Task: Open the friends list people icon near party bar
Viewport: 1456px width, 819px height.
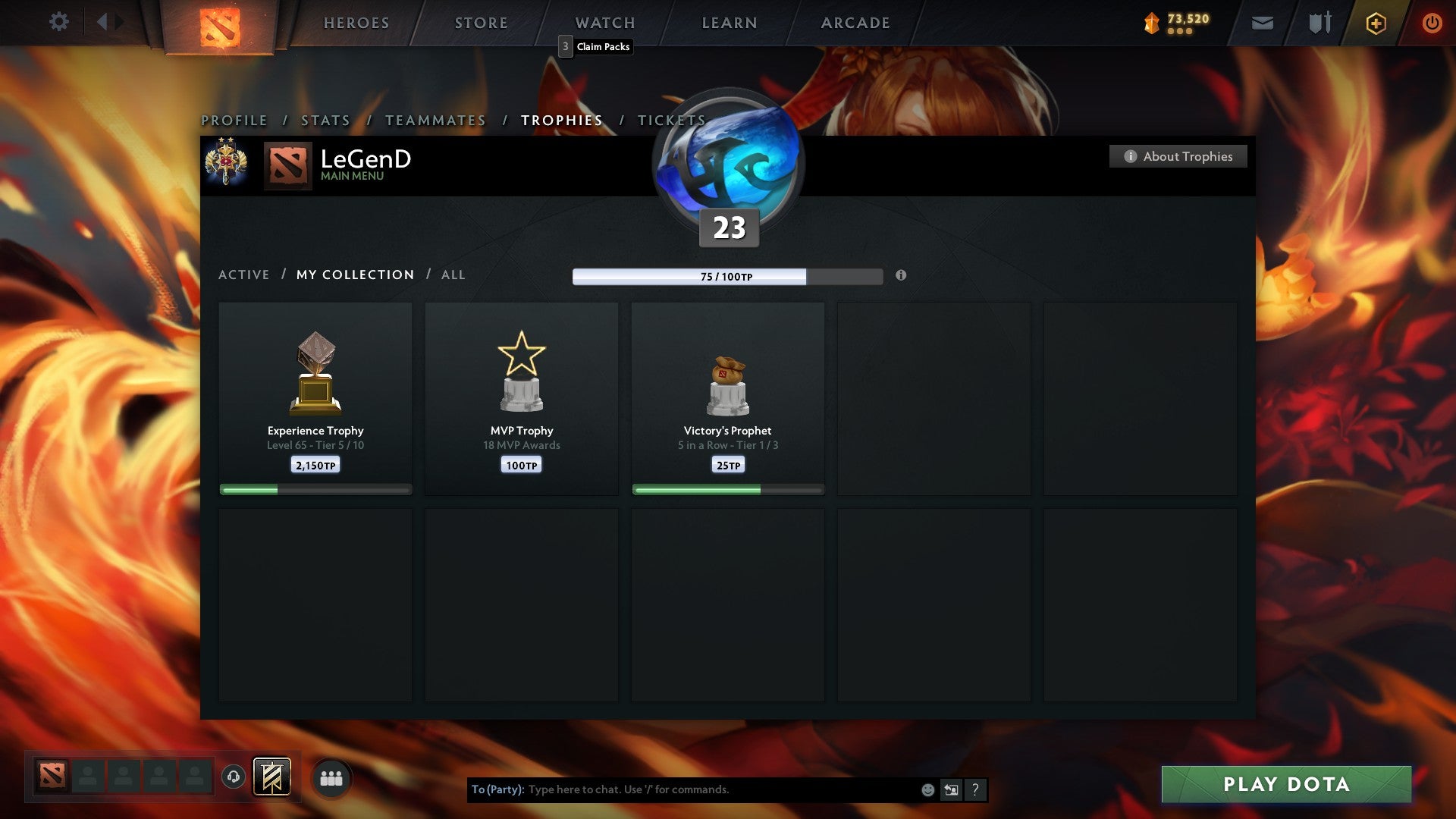Action: click(330, 777)
